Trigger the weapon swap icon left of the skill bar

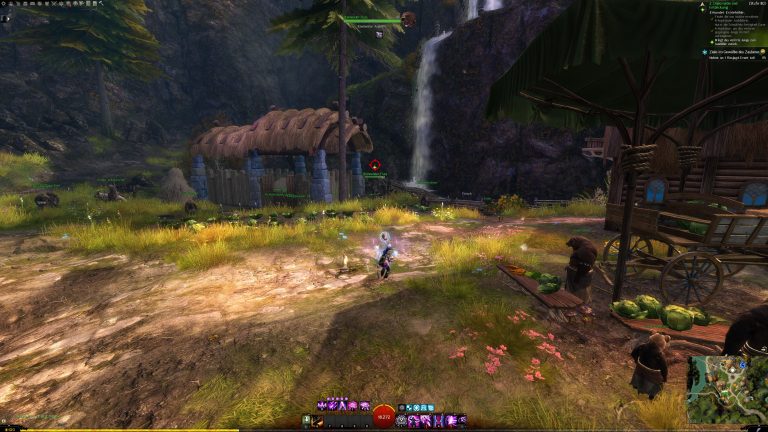coord(308,421)
